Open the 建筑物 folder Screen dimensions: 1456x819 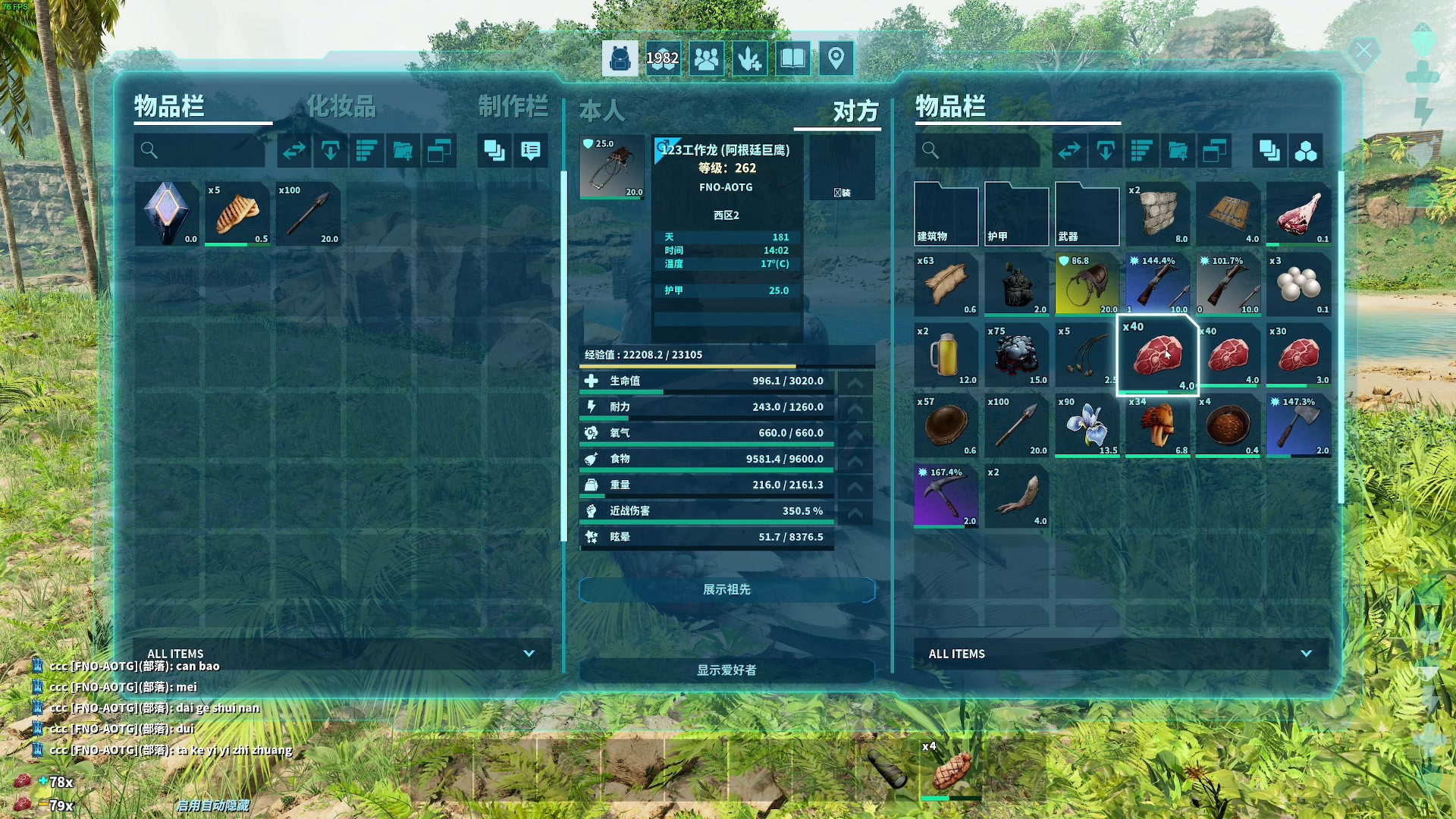coord(946,215)
